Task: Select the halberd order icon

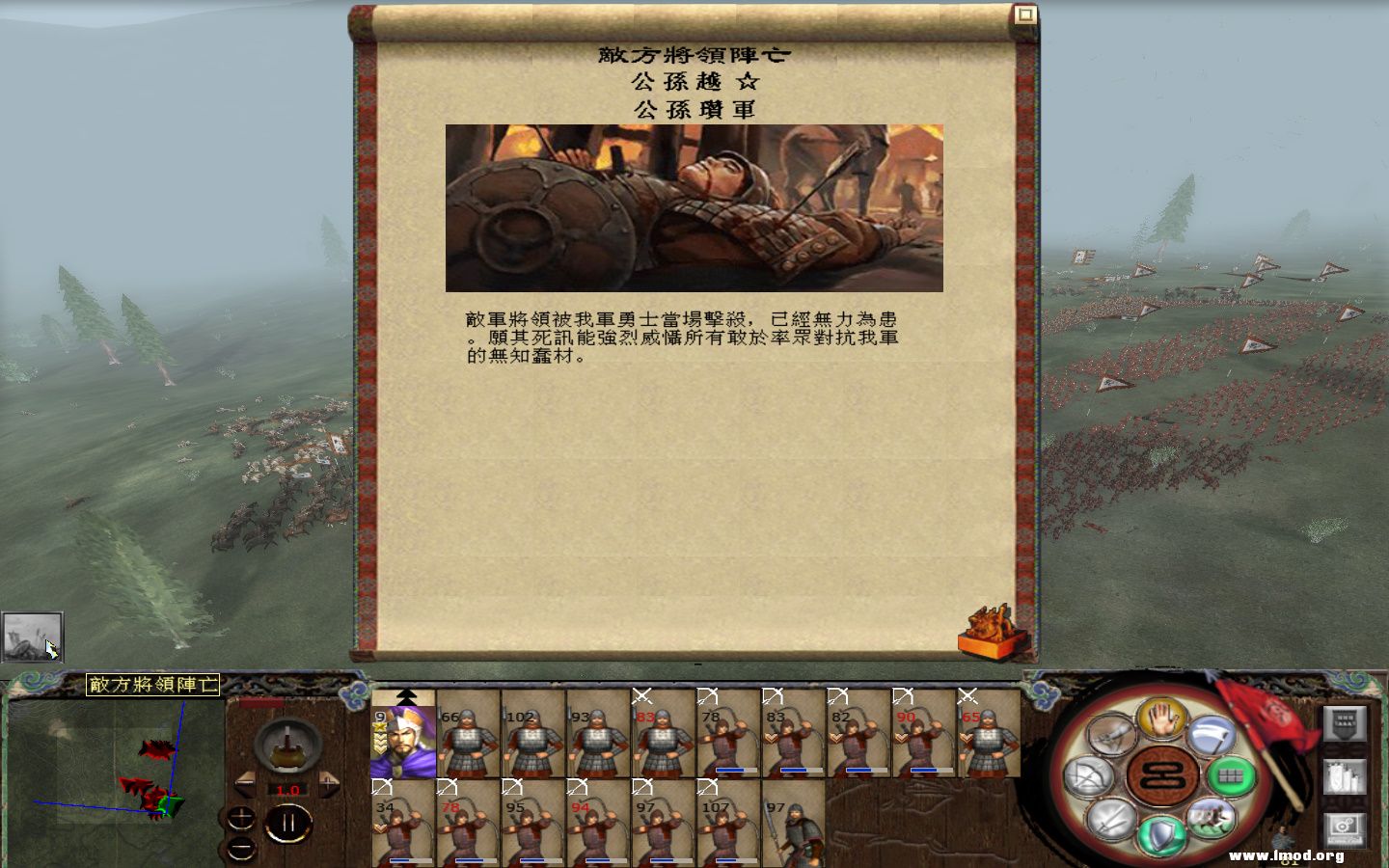Action: [x=1212, y=735]
